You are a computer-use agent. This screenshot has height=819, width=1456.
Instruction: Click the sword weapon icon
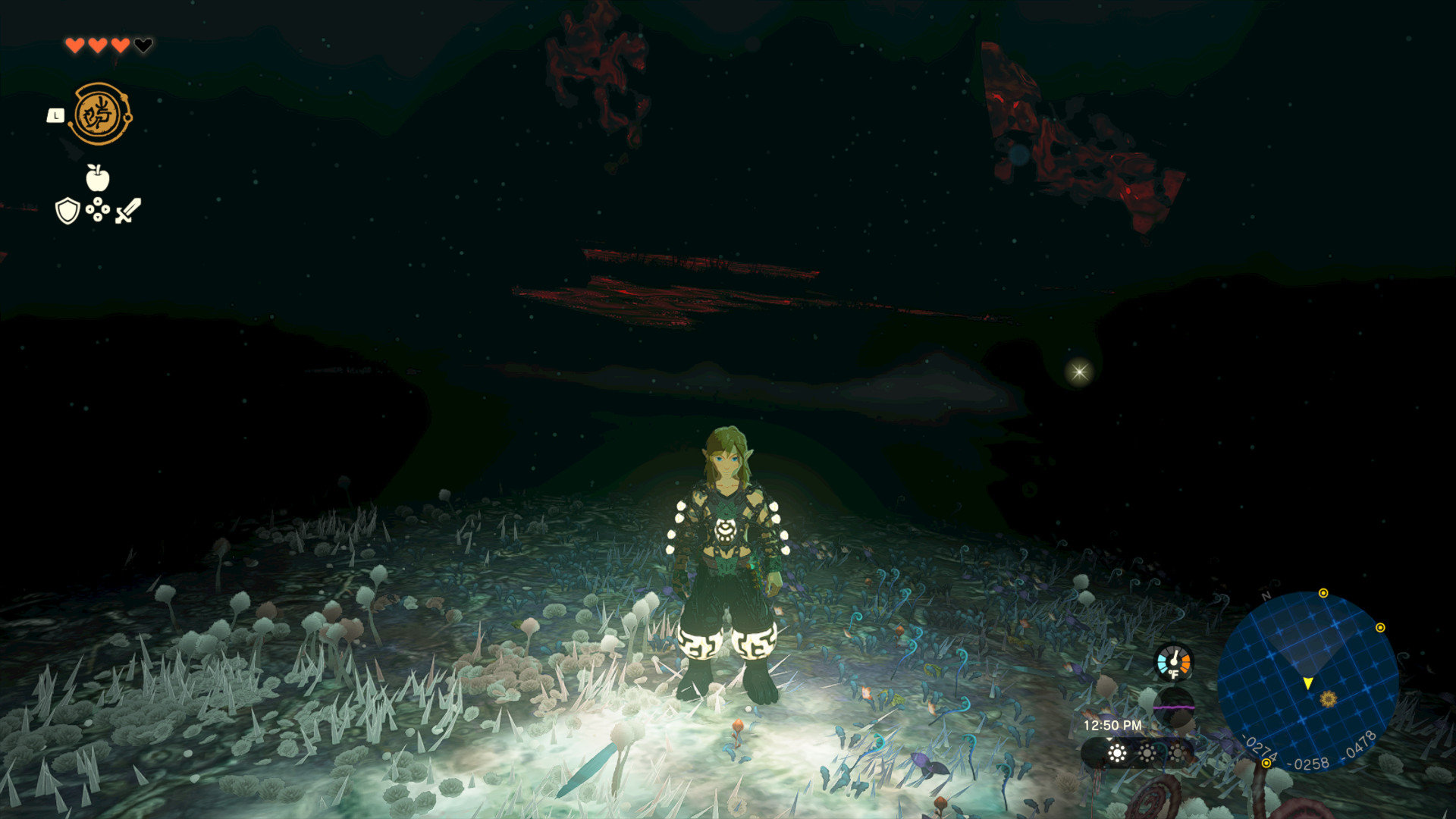[x=128, y=210]
